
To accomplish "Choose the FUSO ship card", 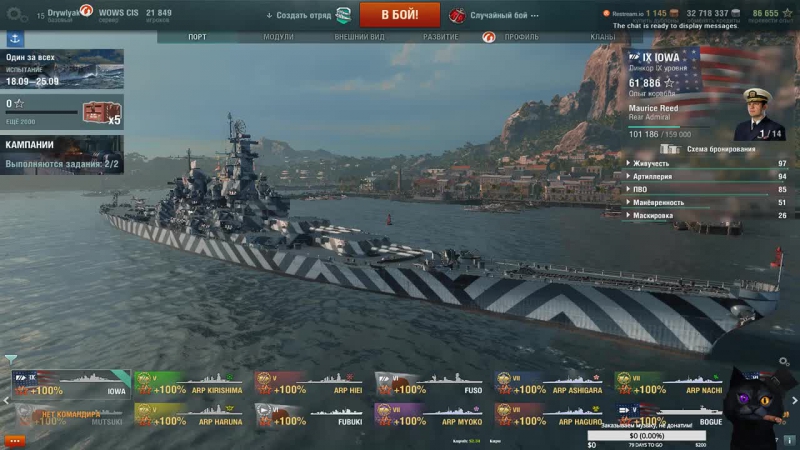I will pyautogui.click(x=430, y=385).
